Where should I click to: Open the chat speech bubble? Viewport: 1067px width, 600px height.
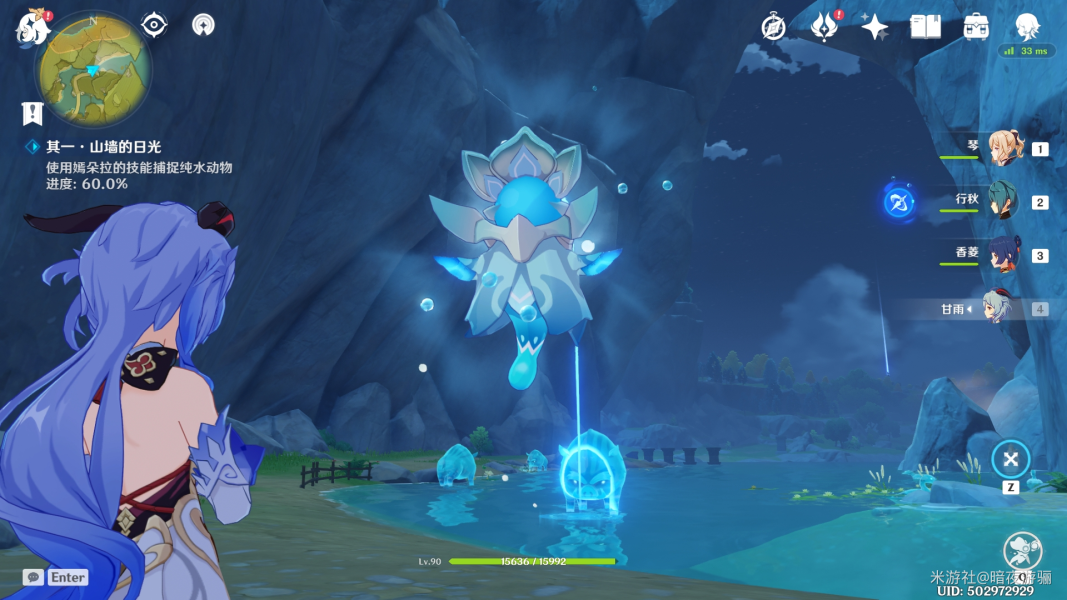(x=33, y=577)
